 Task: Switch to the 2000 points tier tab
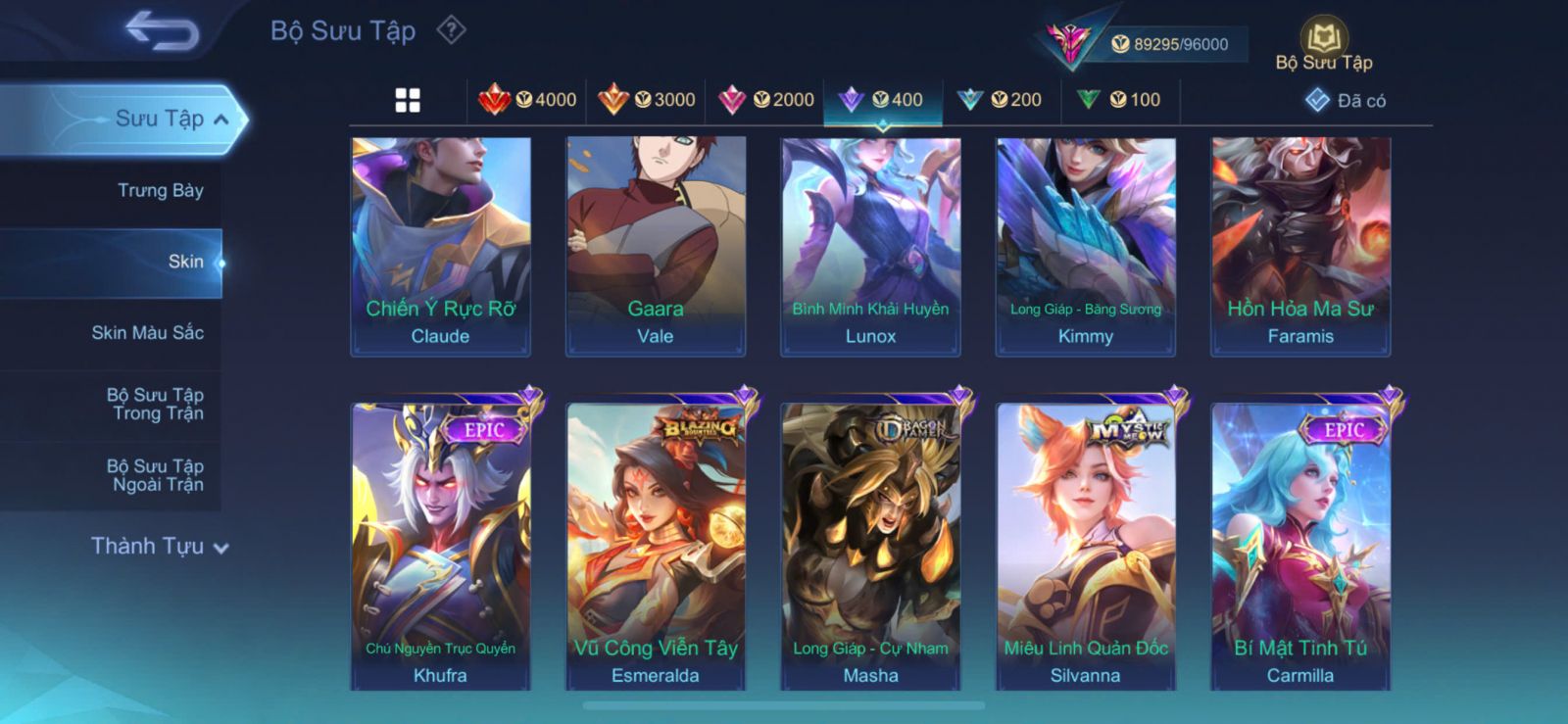click(x=766, y=100)
